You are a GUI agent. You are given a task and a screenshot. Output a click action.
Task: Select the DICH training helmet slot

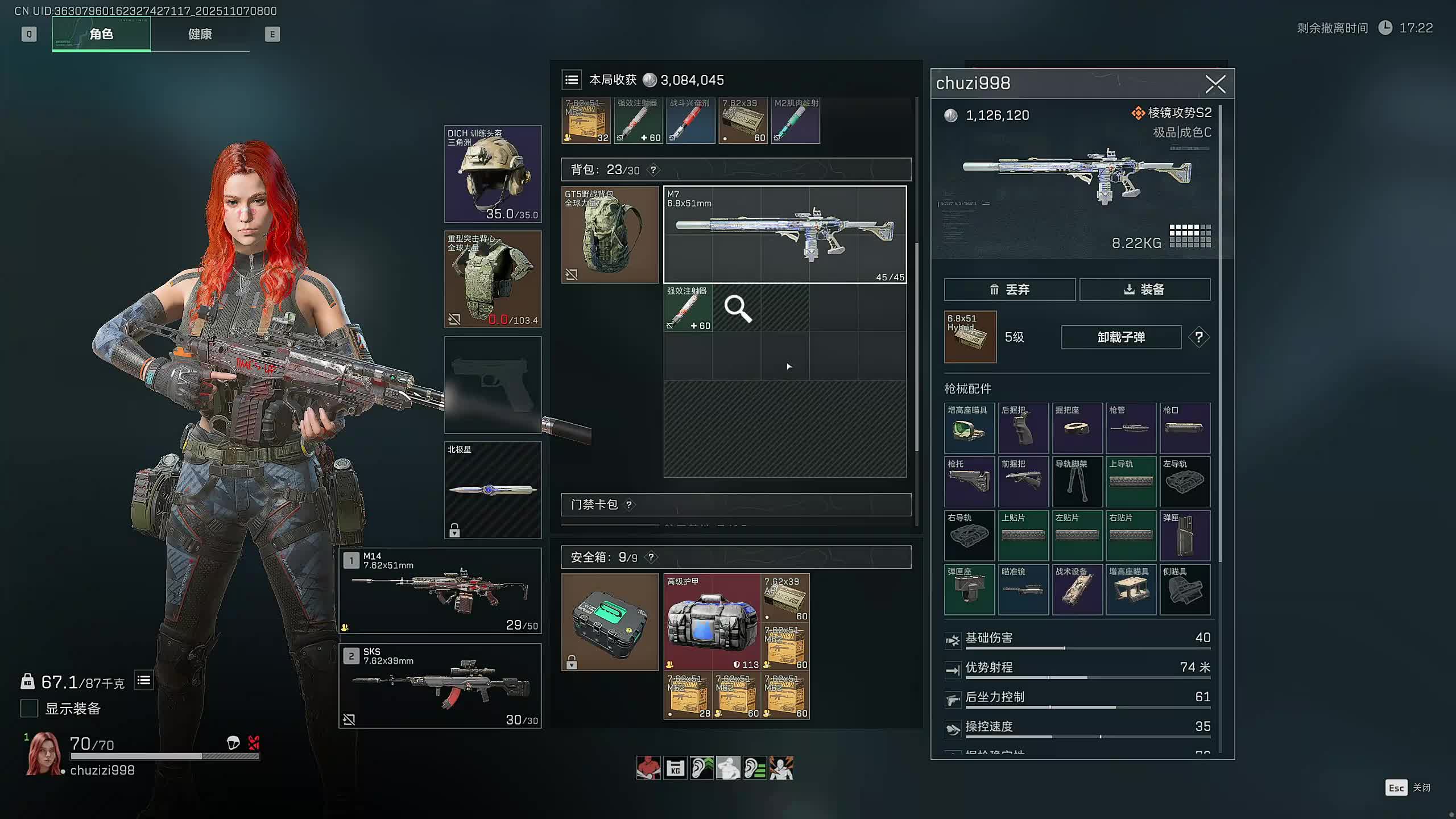(493, 174)
